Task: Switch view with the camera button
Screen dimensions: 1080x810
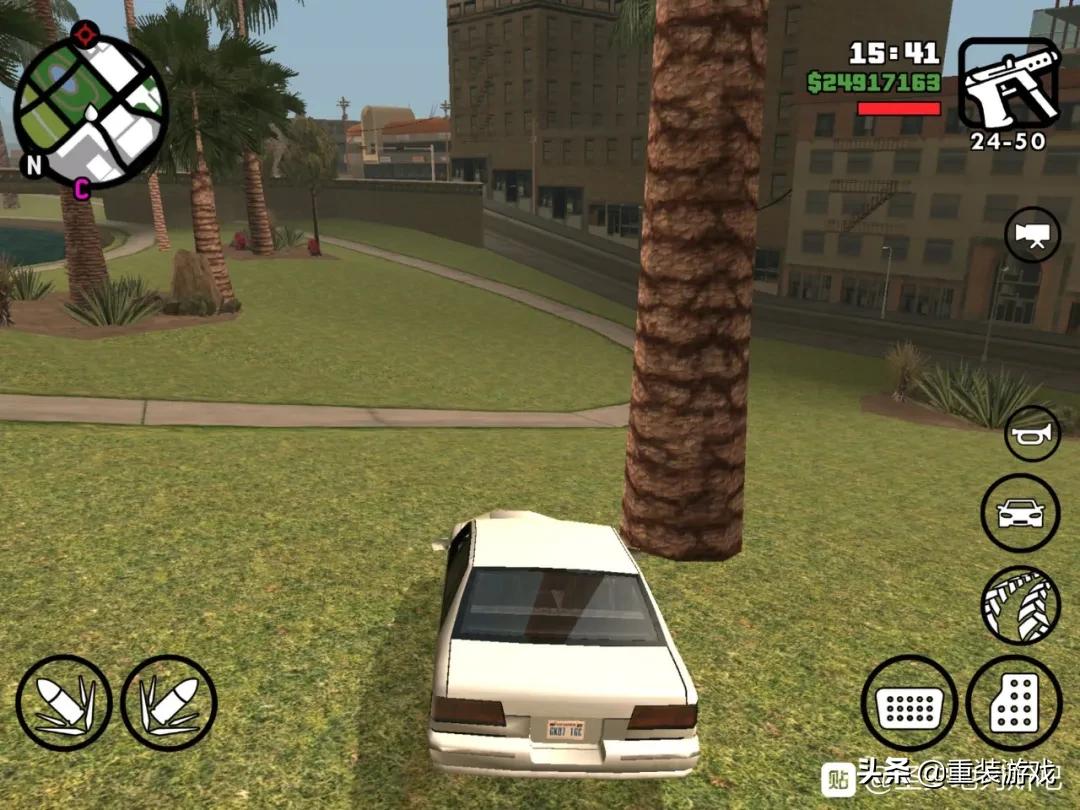Action: 1032,235
